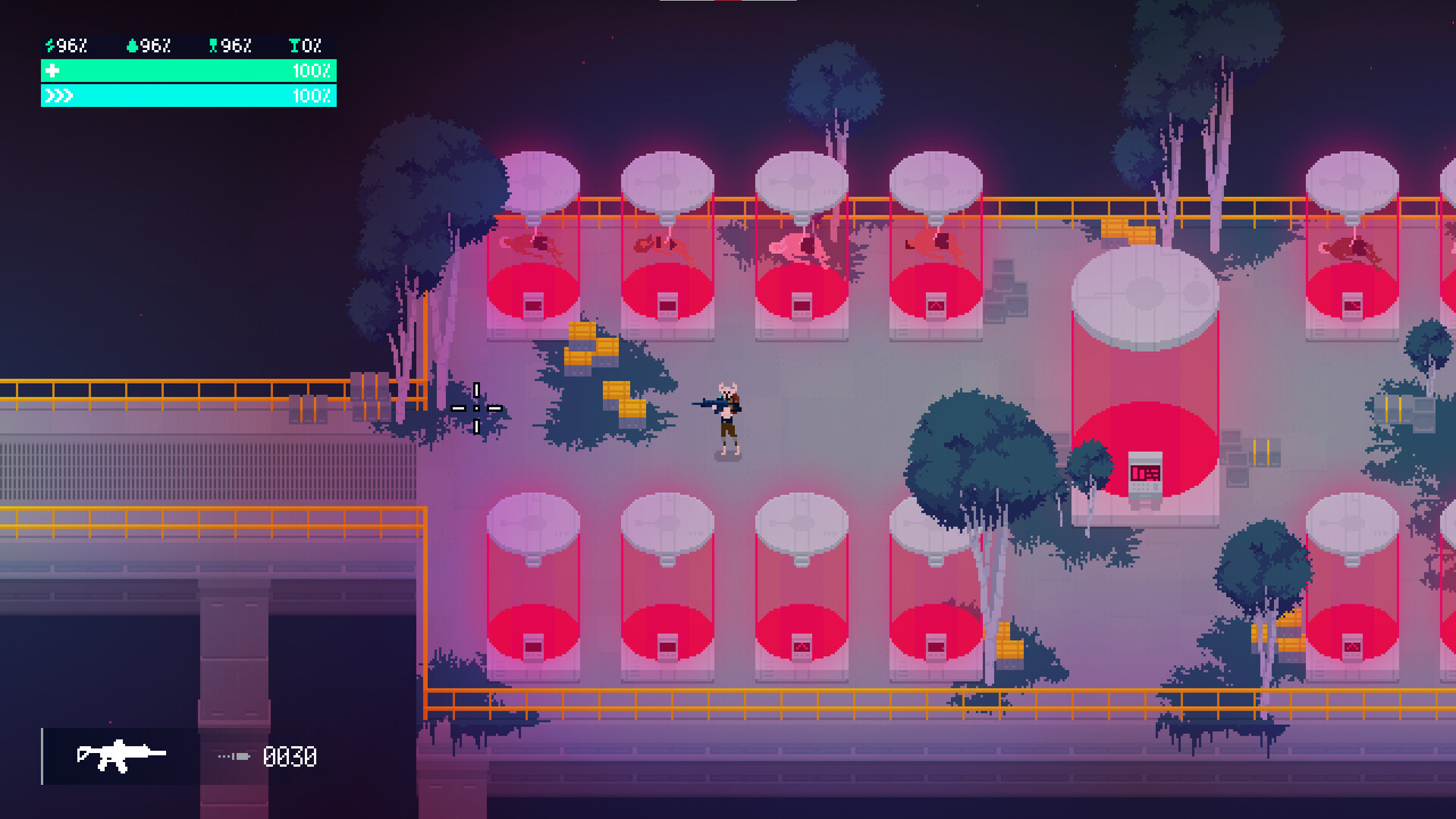
Task: Click the crosshair reticle on the ground
Action: 476,408
